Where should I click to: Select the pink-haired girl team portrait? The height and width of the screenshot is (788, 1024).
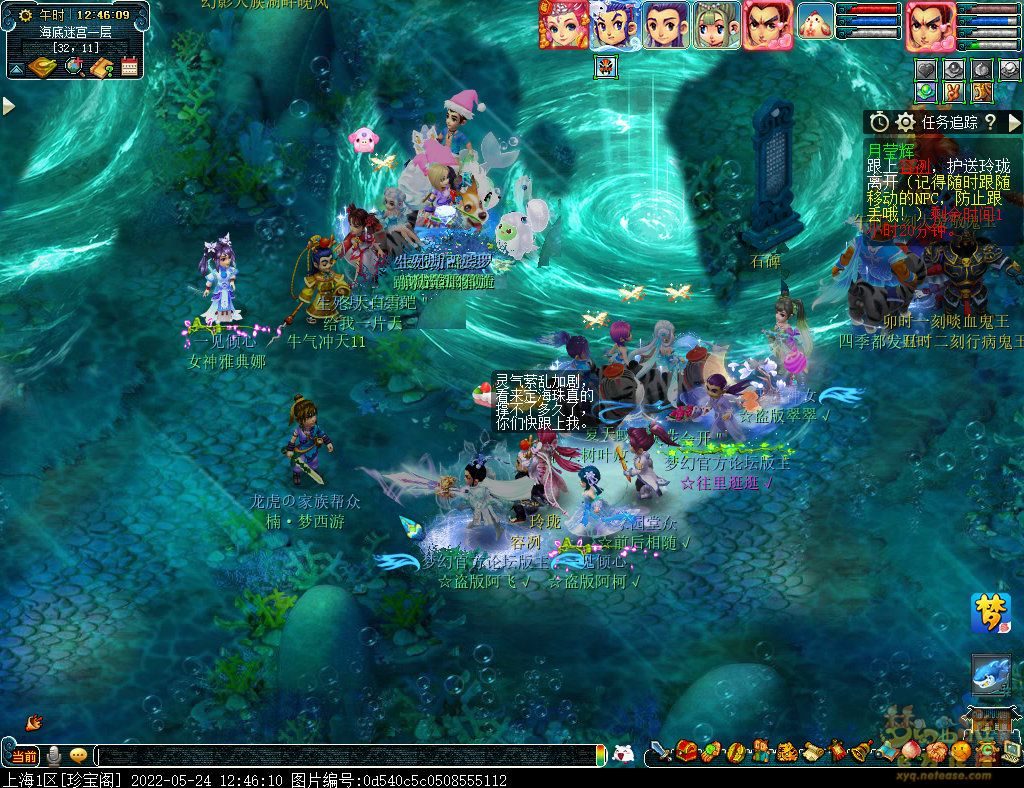(564, 25)
